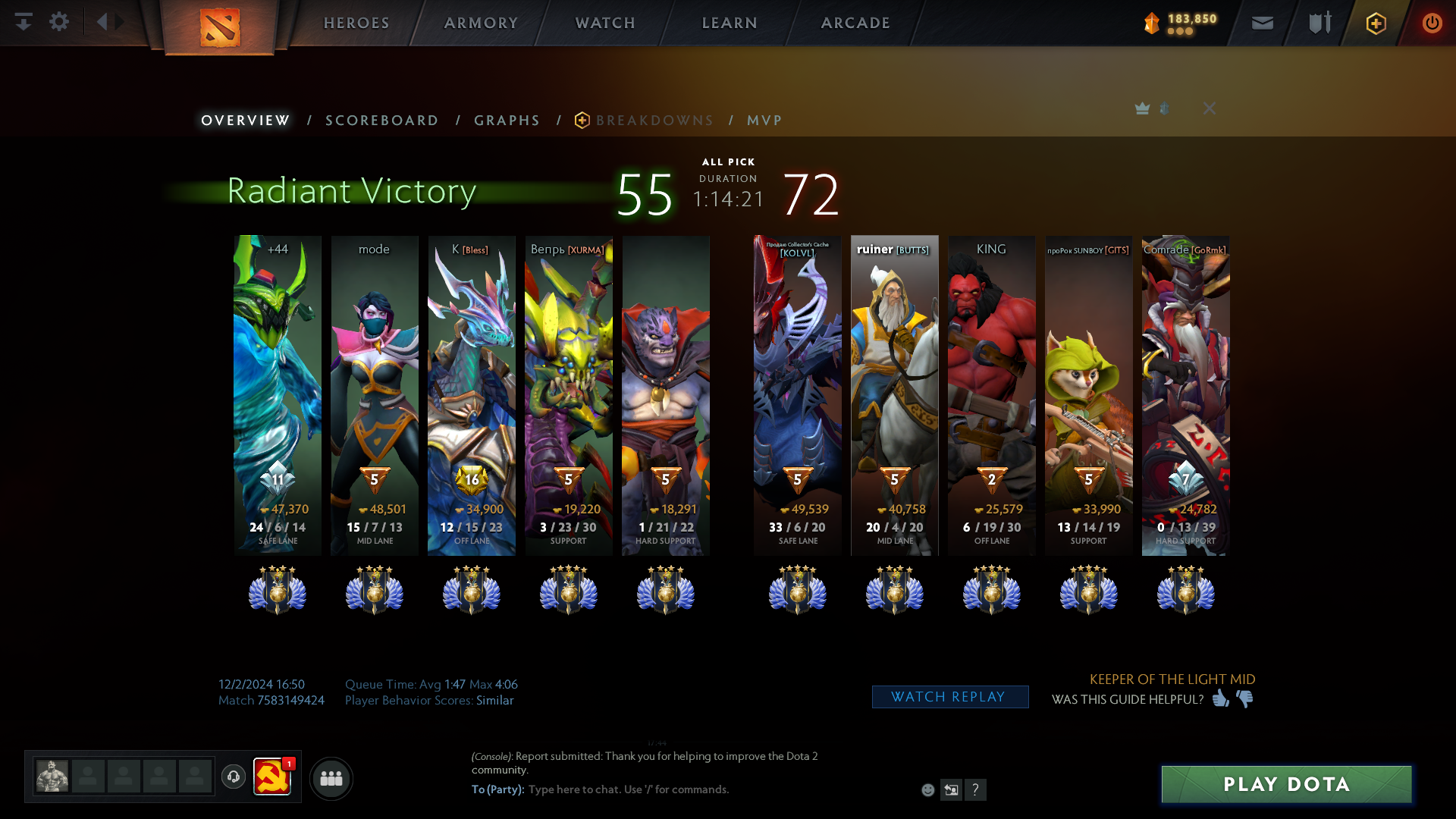
Task: Click the red power quit button
Action: point(1432,23)
